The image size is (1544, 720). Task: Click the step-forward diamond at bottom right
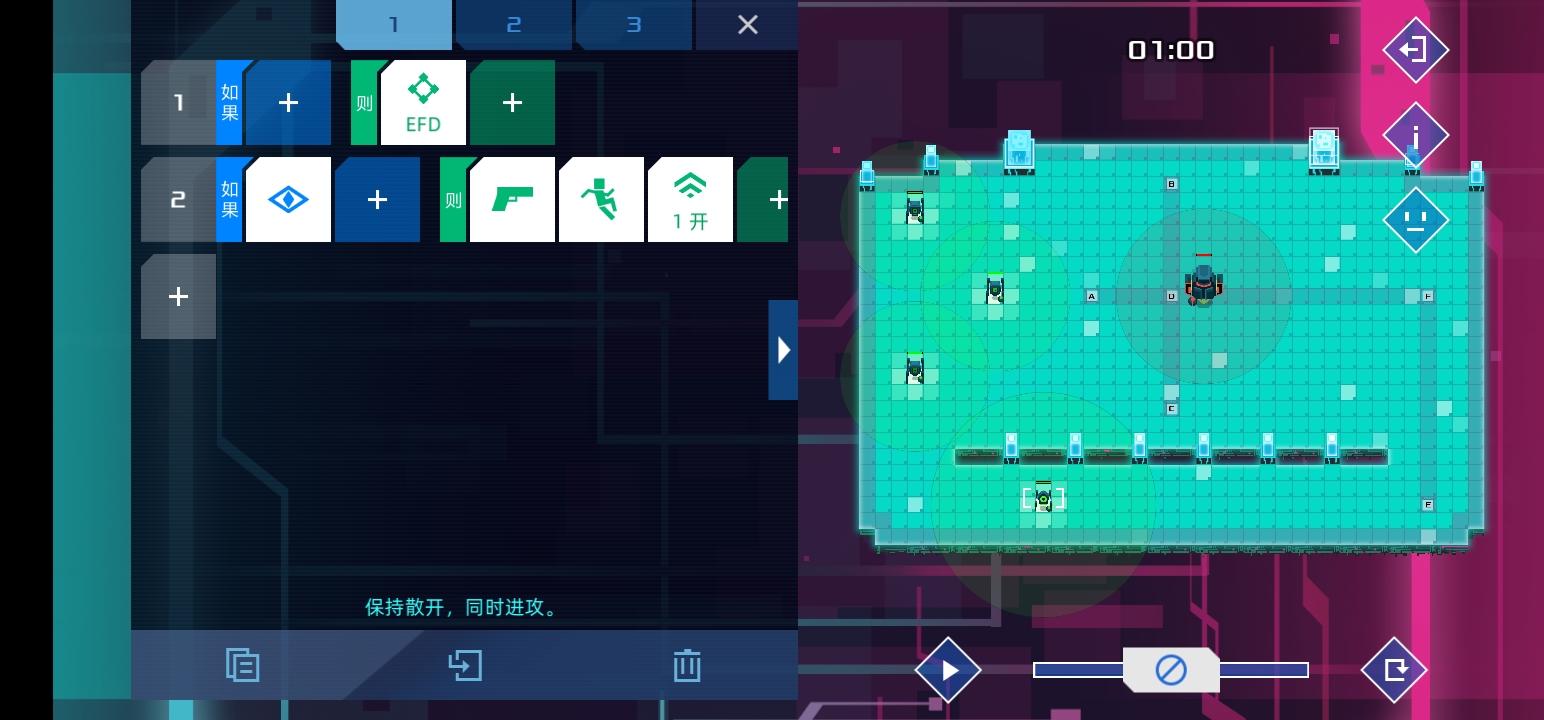(1395, 669)
